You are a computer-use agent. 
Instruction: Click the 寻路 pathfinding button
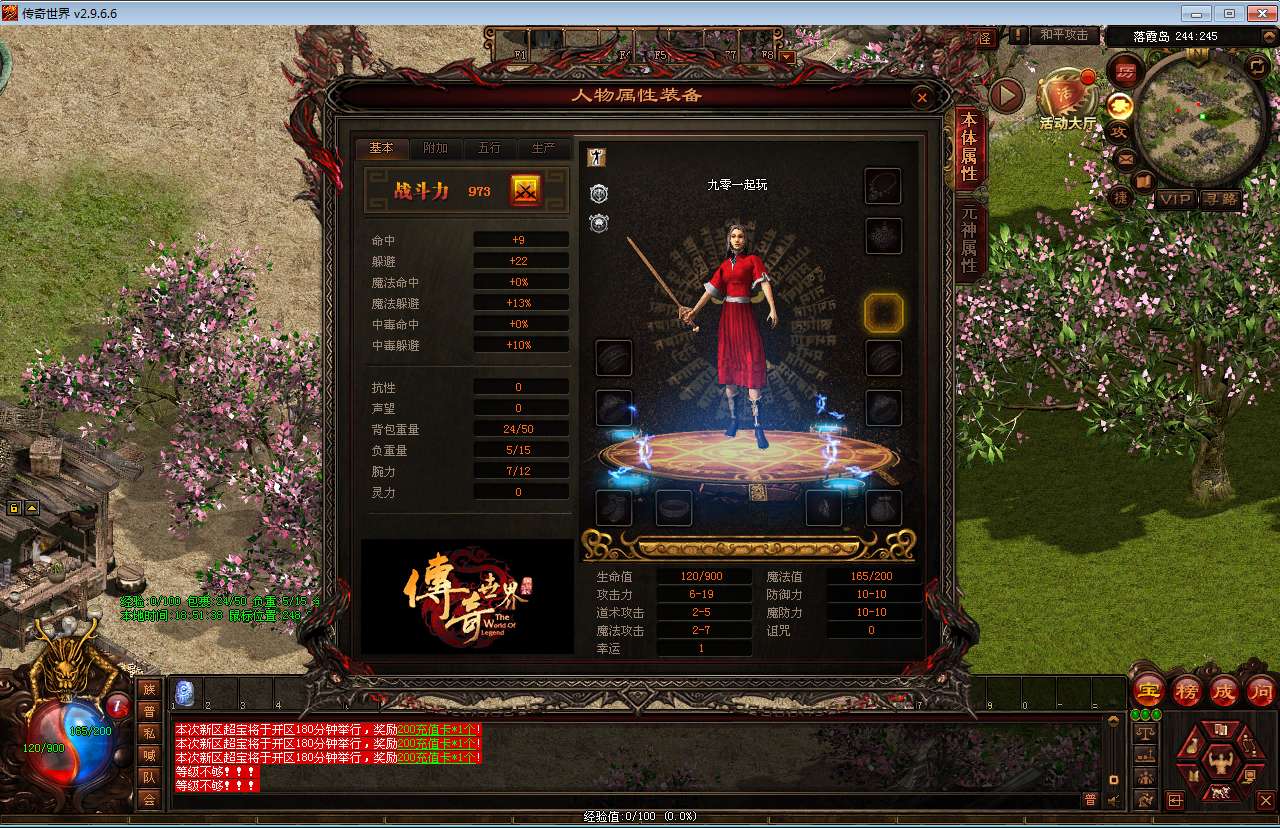point(1222,199)
